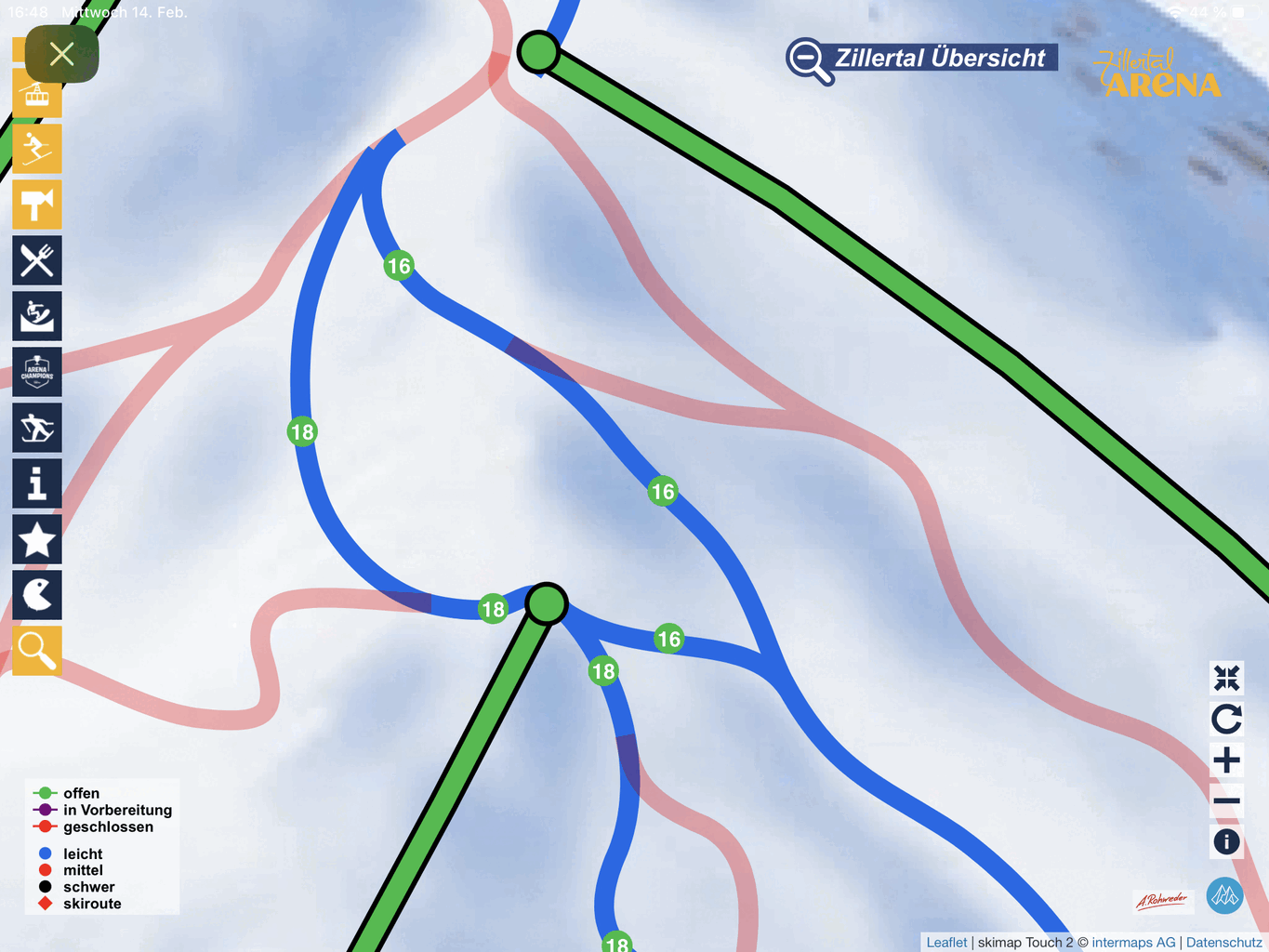Open the sidebar info section
The width and height of the screenshot is (1269, 952).
click(37, 483)
